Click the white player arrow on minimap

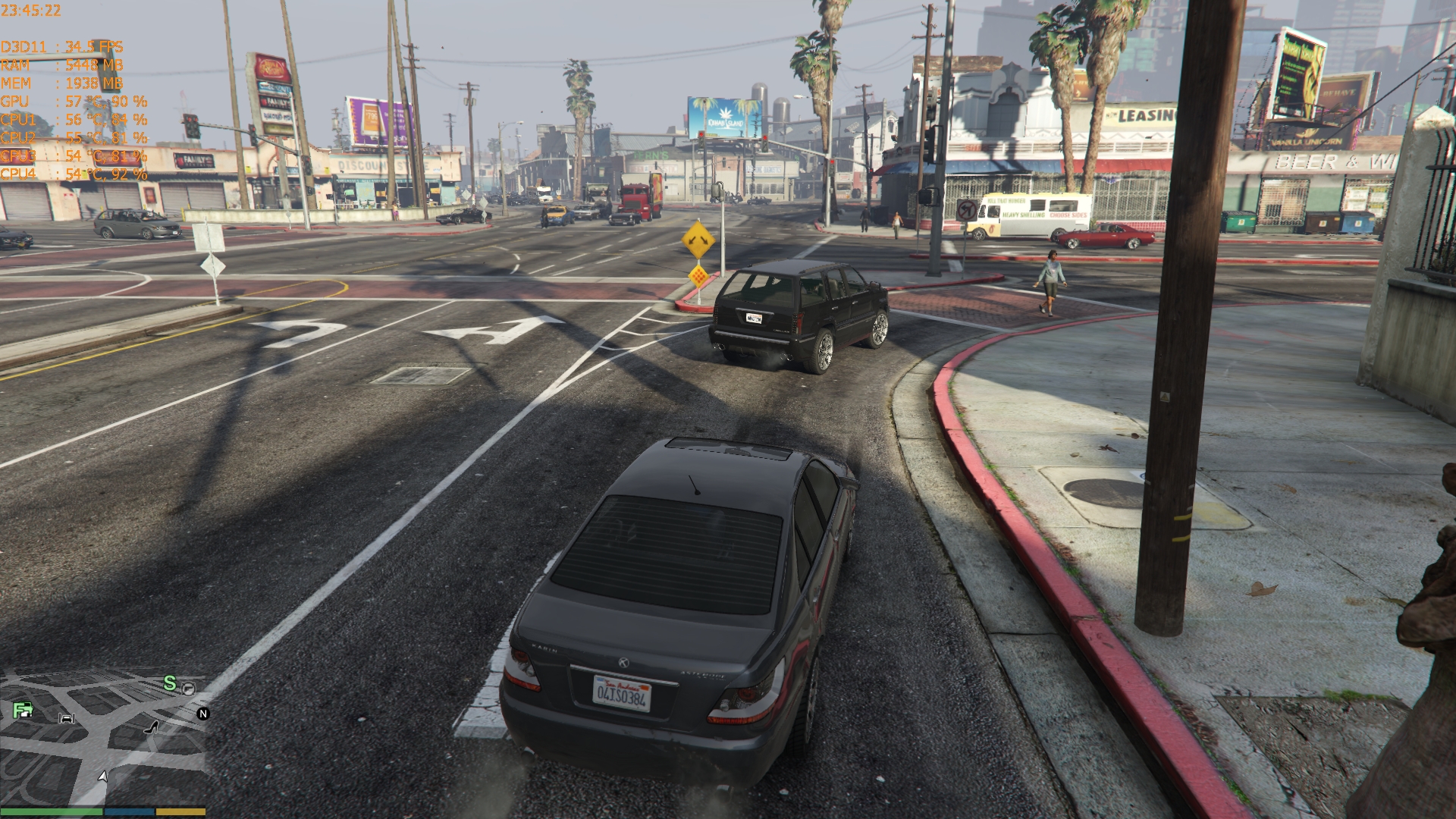pyautogui.click(x=102, y=777)
